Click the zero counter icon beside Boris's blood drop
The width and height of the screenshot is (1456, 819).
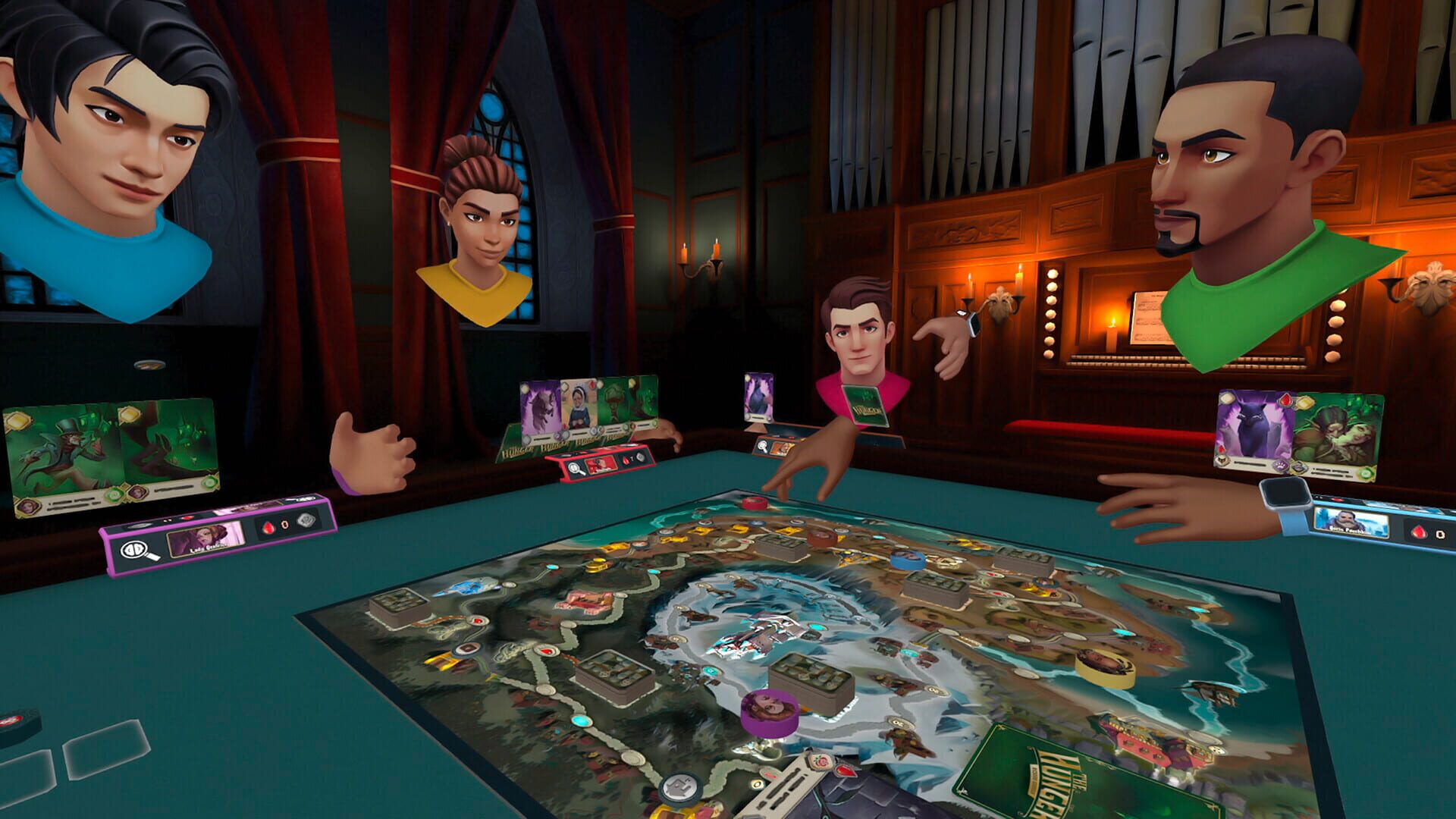pyautogui.click(x=1441, y=535)
